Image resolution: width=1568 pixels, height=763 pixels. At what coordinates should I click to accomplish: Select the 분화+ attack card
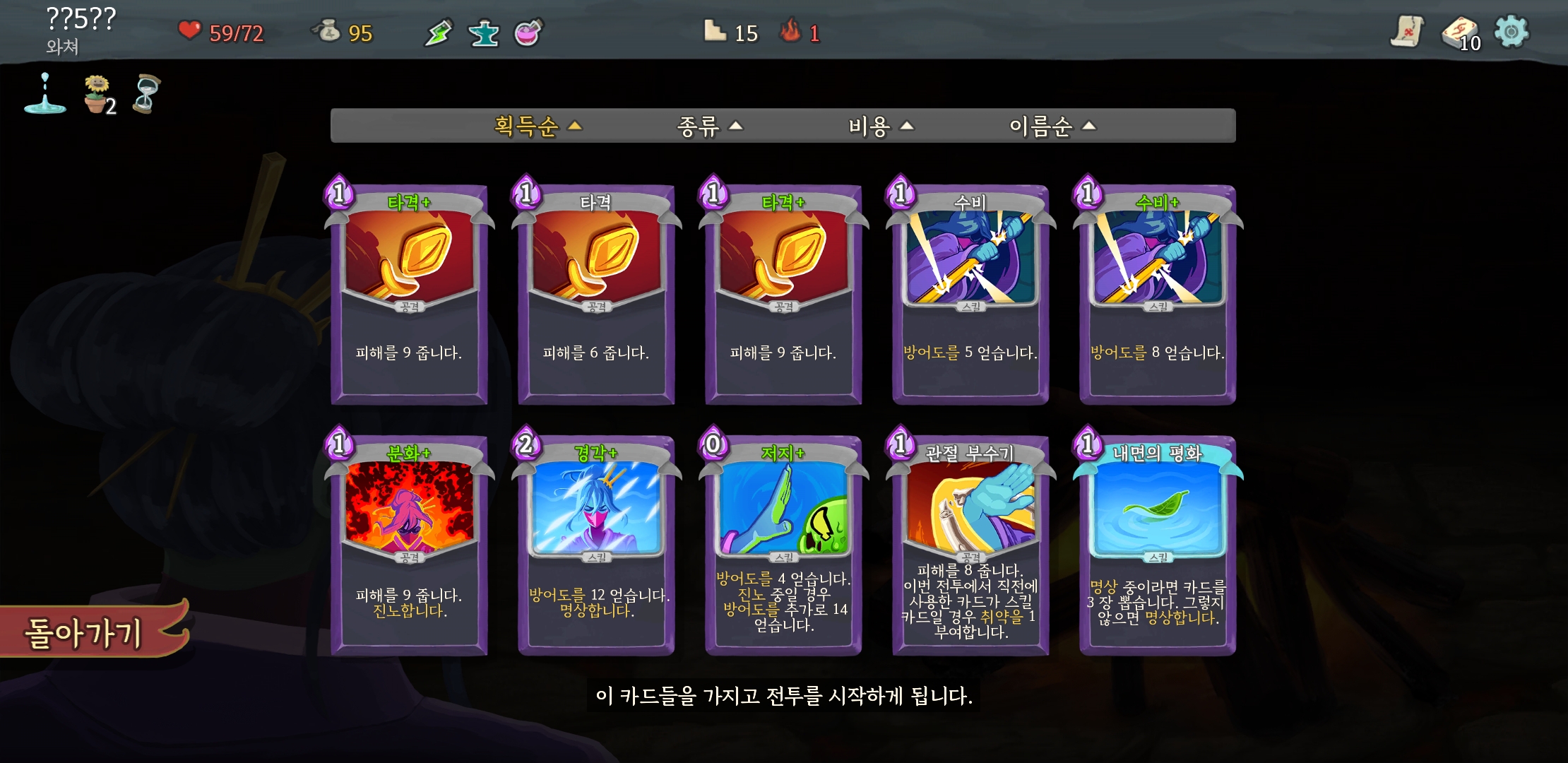(x=409, y=545)
